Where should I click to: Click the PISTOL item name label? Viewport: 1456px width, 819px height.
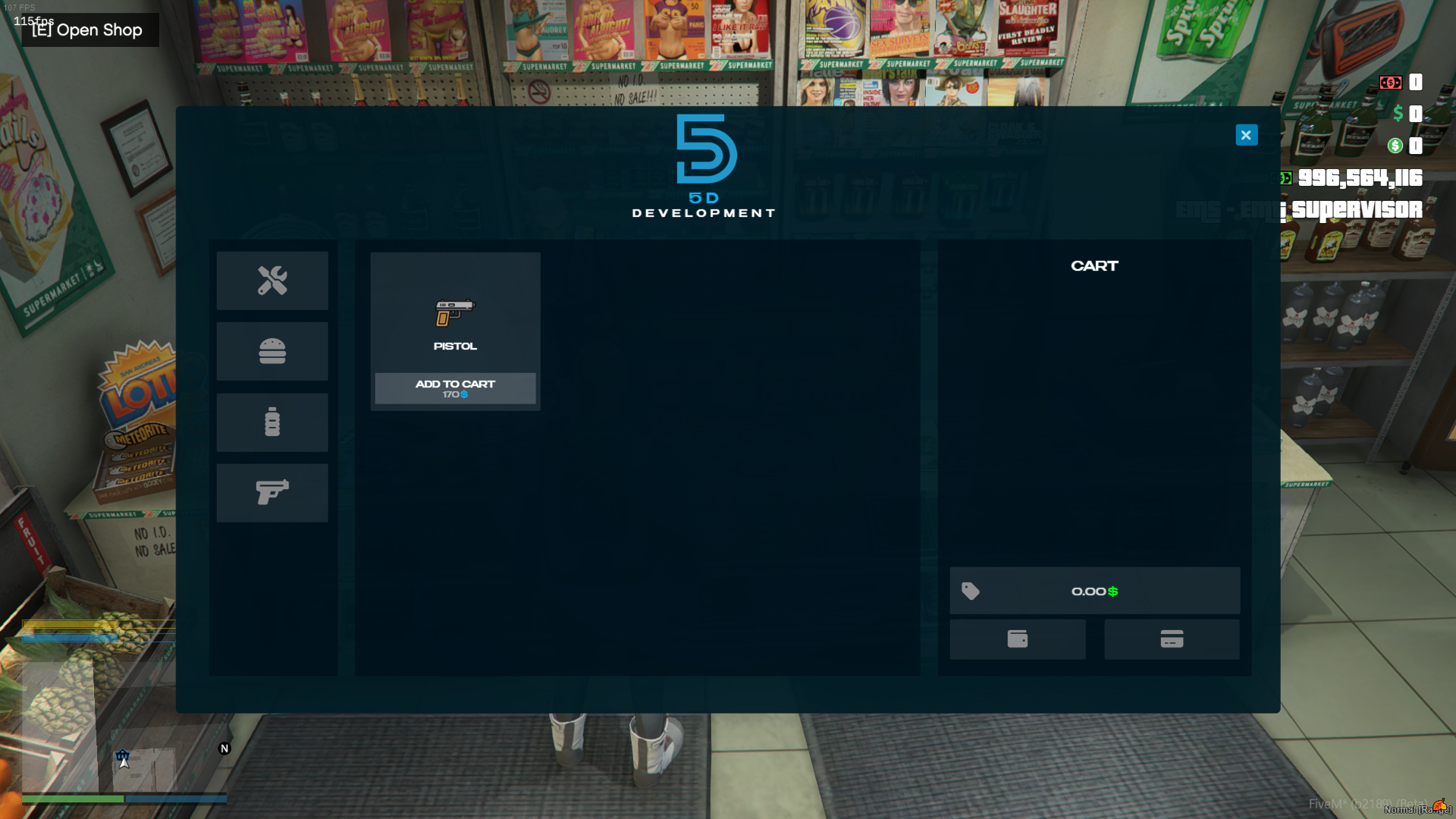454,346
